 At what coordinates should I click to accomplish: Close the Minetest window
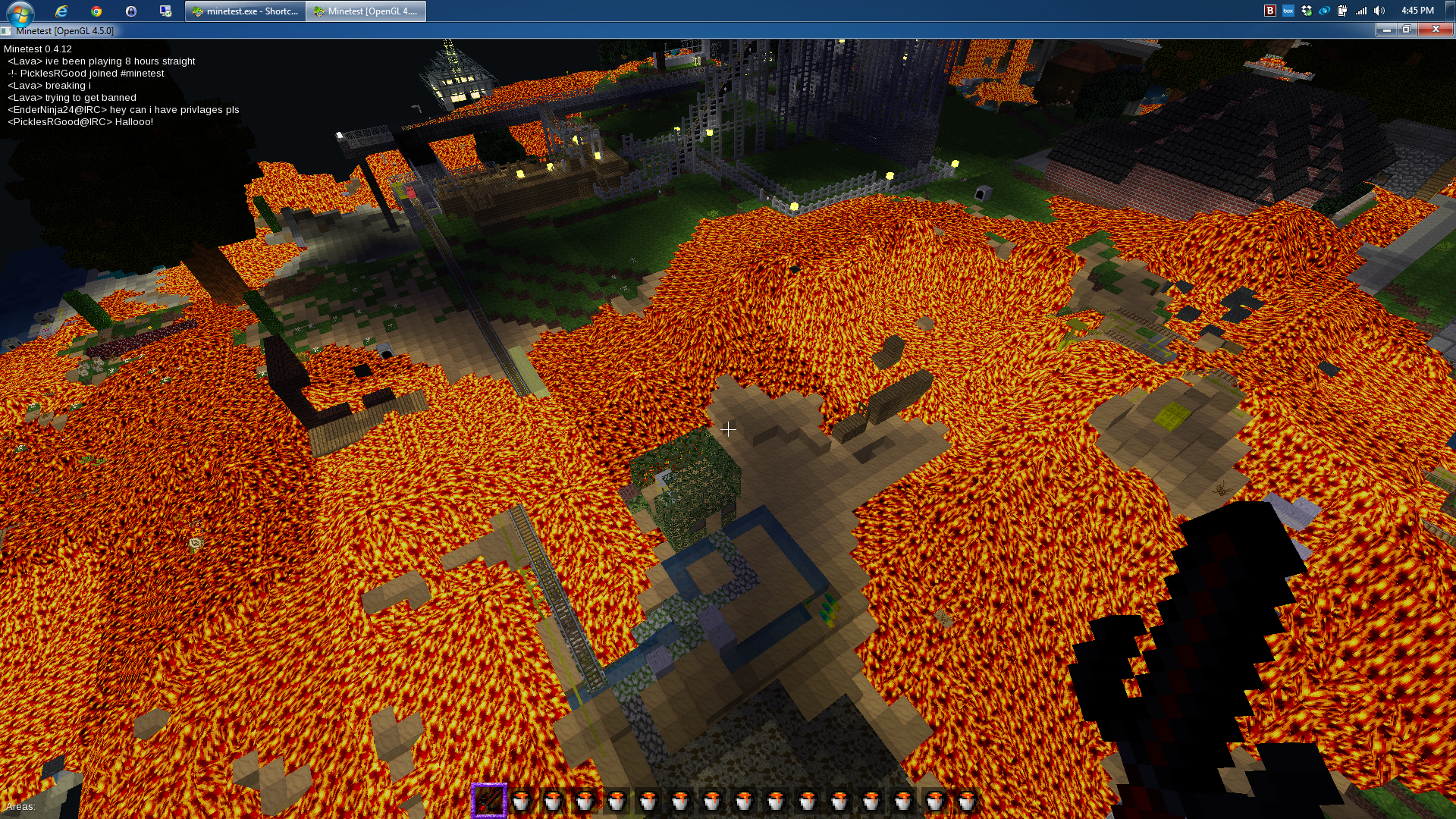[x=1435, y=30]
